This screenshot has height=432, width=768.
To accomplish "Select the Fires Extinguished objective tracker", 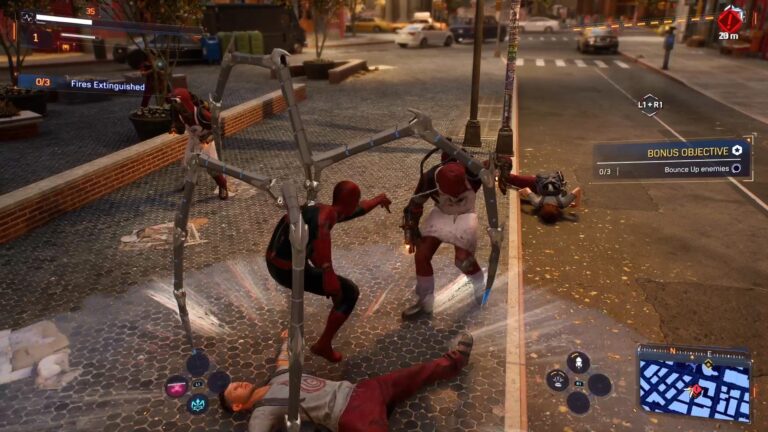I will 82,82.
